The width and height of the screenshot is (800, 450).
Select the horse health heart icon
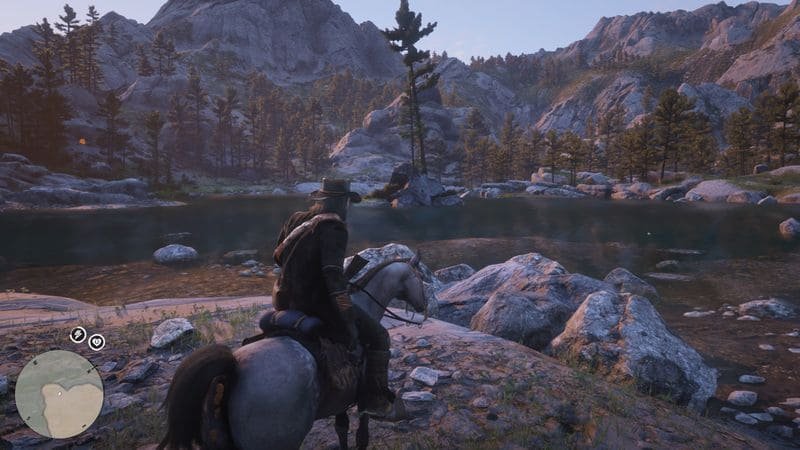[x=97, y=341]
